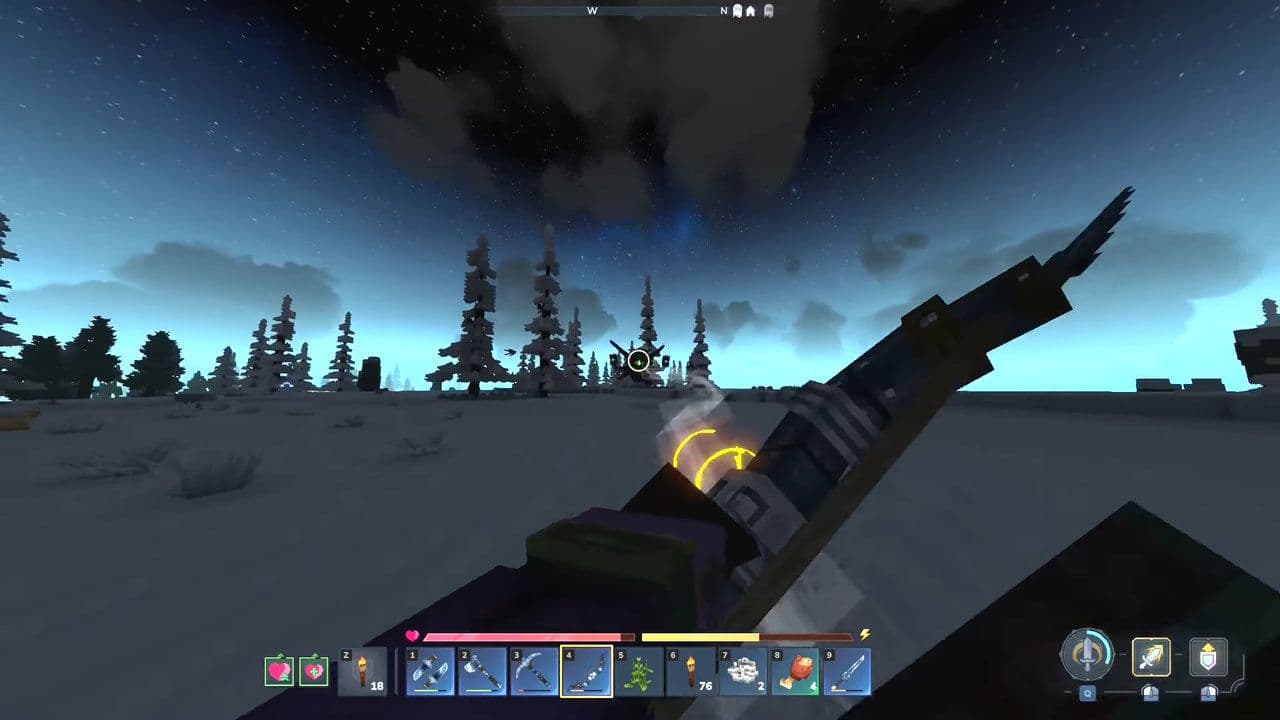Select the cooked meat in slot 8
This screenshot has height=720, width=1280.
[x=794, y=671]
